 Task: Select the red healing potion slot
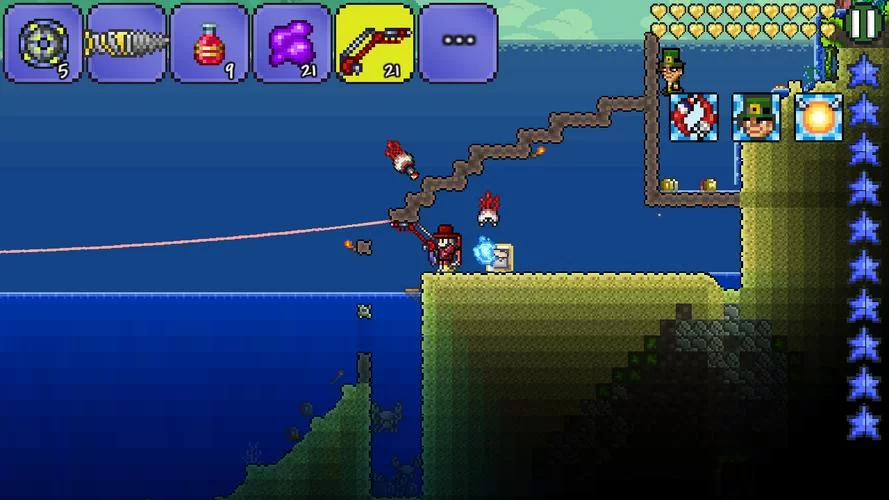209,43
